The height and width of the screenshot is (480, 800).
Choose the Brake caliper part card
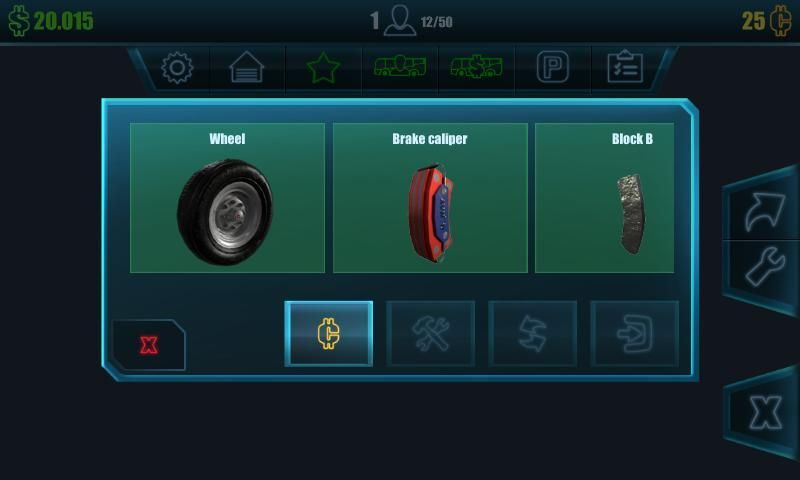(x=430, y=198)
